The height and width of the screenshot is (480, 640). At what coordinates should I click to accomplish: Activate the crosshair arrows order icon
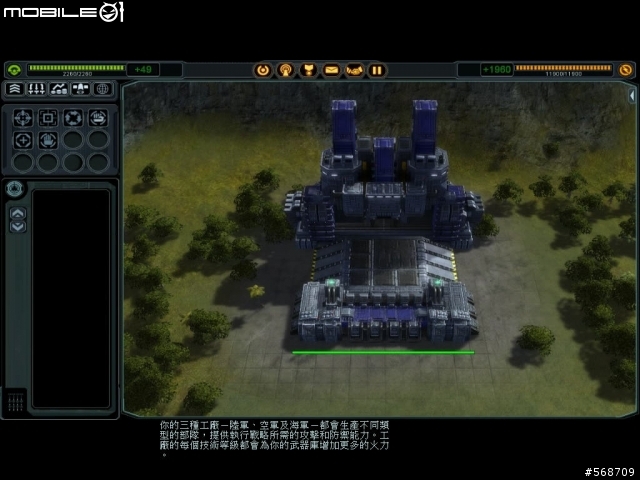pyautogui.click(x=23, y=117)
